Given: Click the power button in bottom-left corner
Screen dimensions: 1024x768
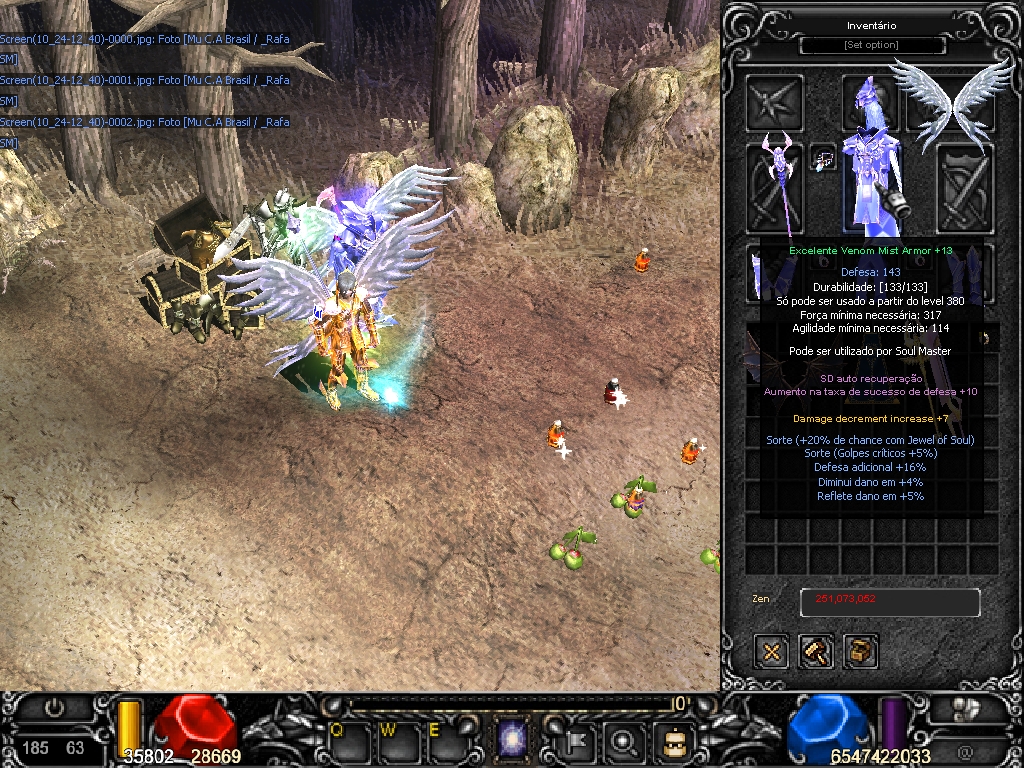Looking at the screenshot, I should (54, 708).
